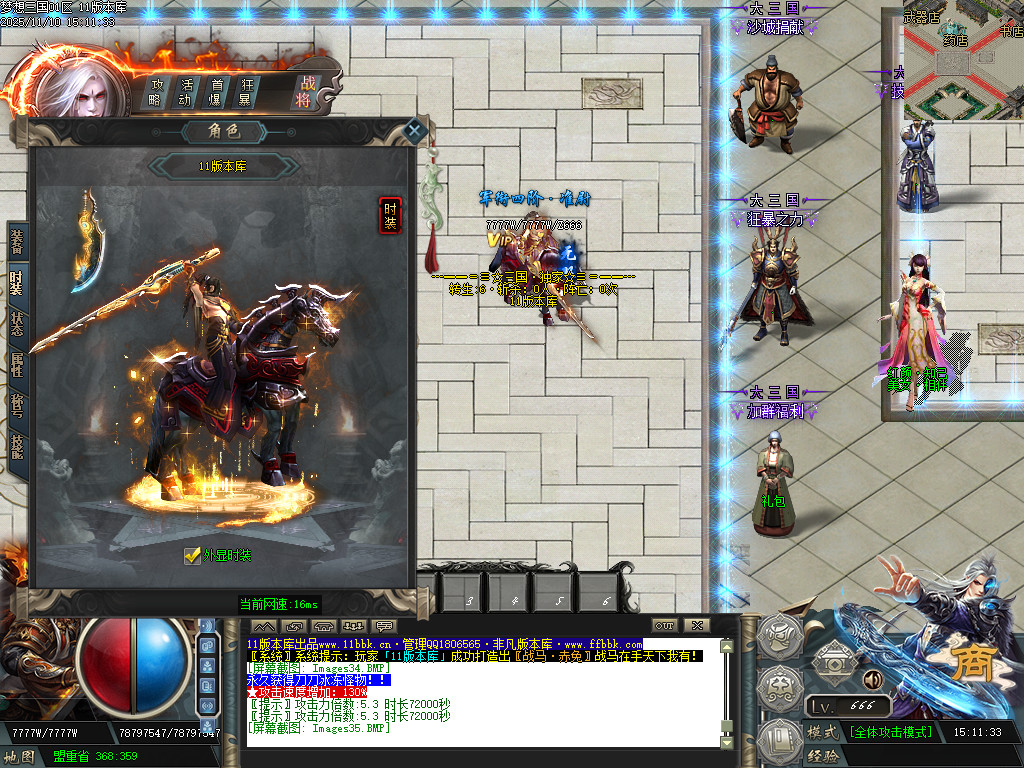The width and height of the screenshot is (1024, 768).
Task: Click the red 时装 costume button
Action: (390, 215)
